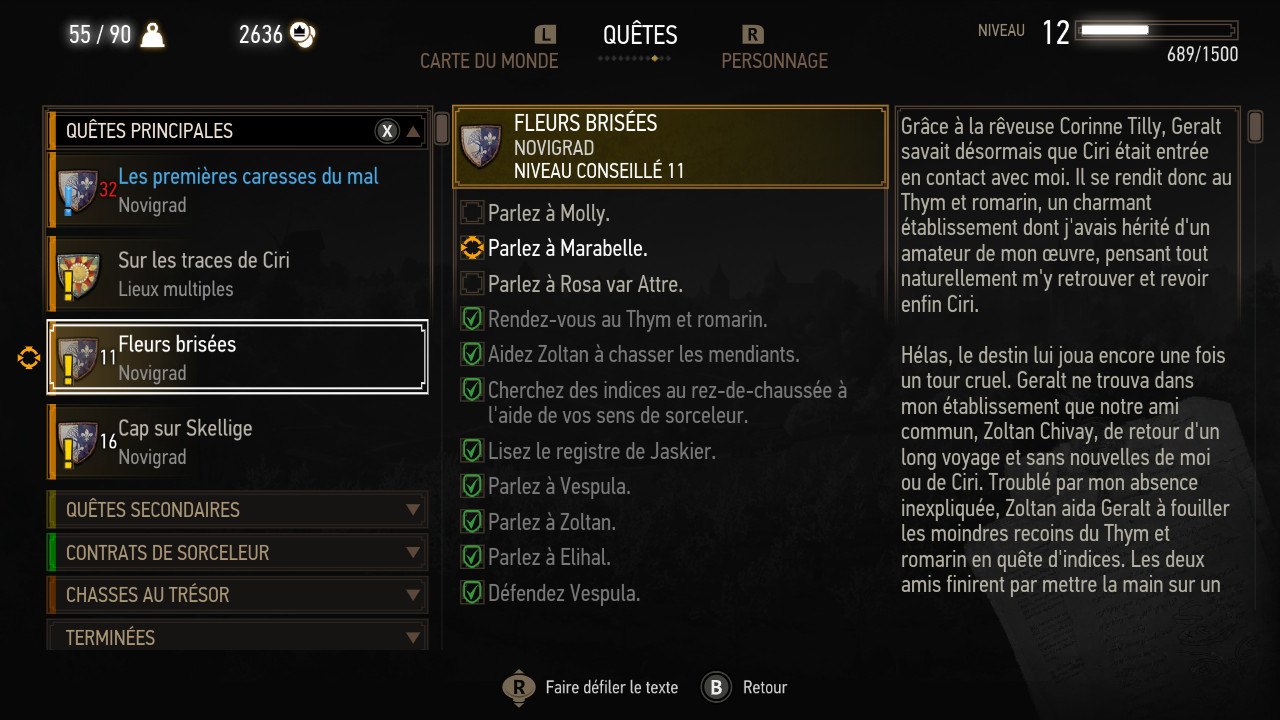
Task: Click the quest description scrollbar handle
Action: coord(1256,127)
